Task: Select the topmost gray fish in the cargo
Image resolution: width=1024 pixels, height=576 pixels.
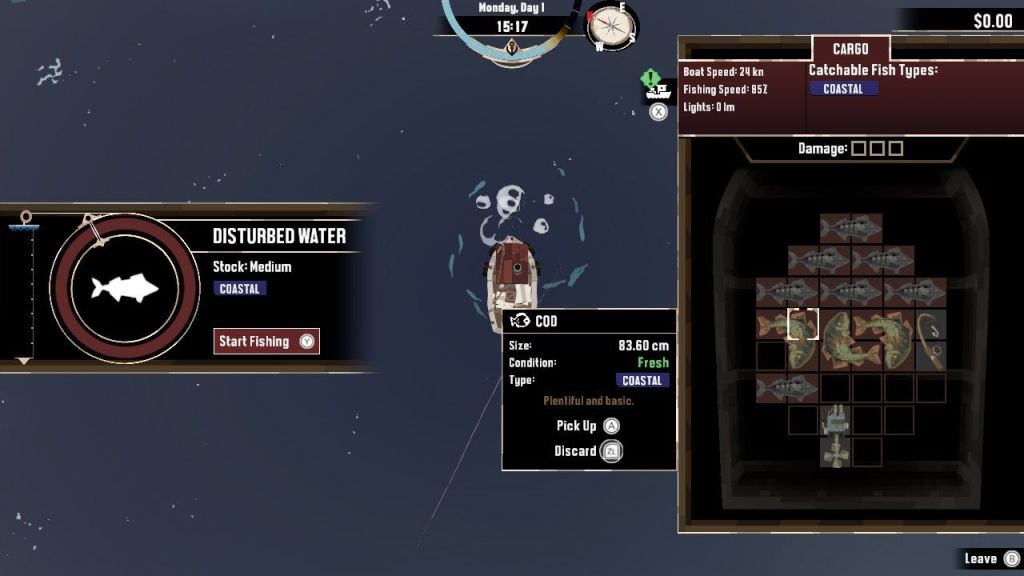Action: [850, 228]
